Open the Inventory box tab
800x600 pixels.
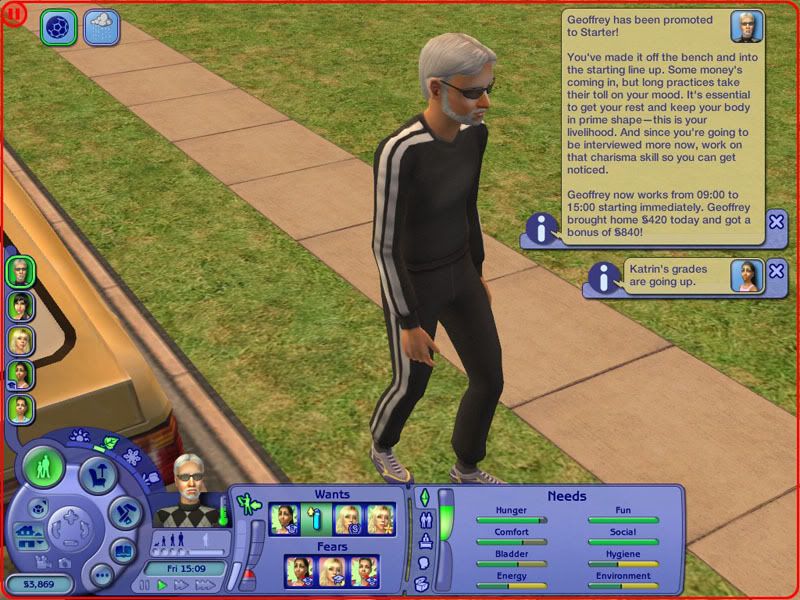[x=424, y=583]
